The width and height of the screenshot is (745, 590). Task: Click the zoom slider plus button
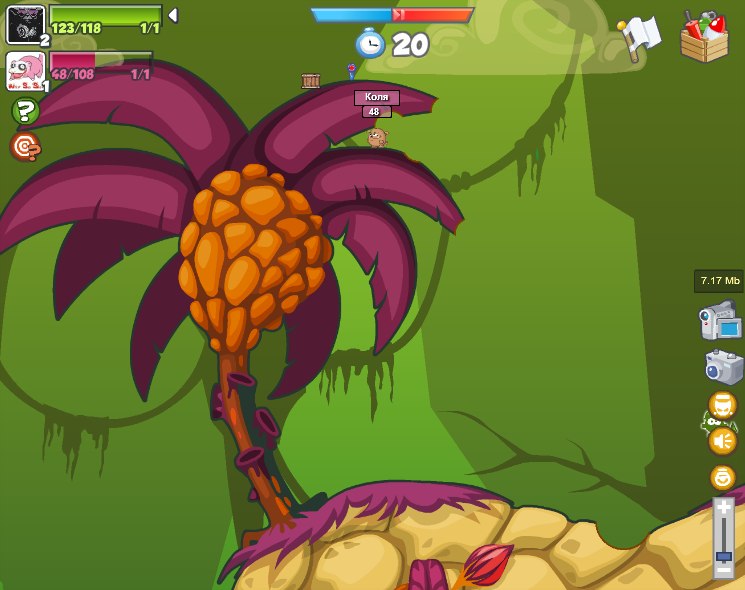pyautogui.click(x=723, y=508)
